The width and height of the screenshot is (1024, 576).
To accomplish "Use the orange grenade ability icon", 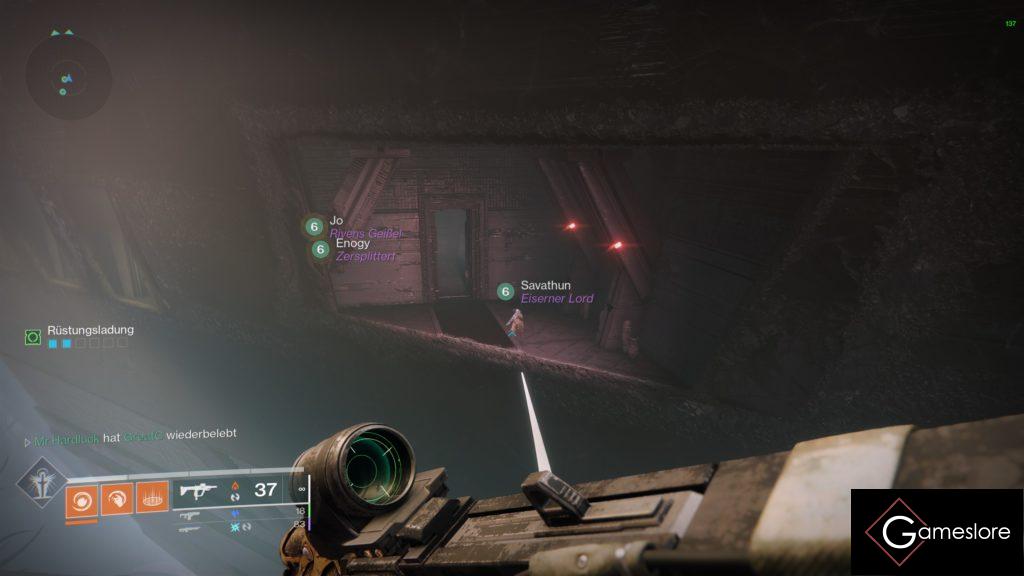I will [x=82, y=497].
